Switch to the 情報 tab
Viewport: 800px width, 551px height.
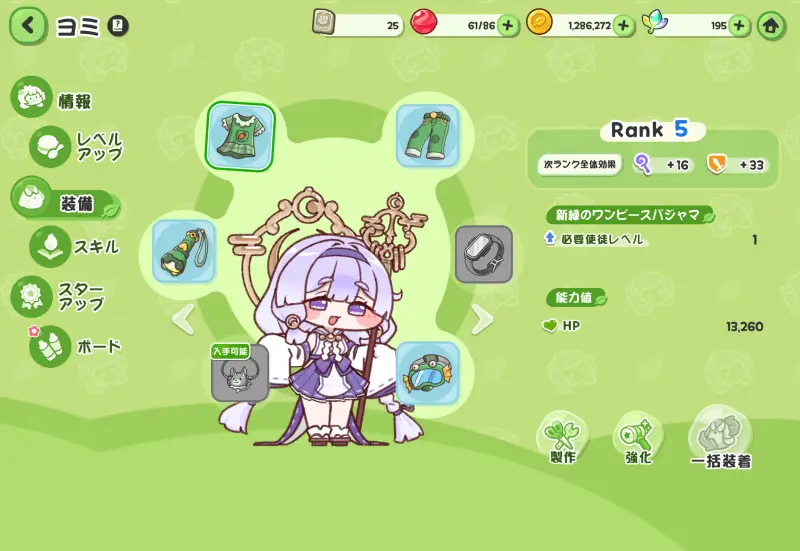click(55, 100)
